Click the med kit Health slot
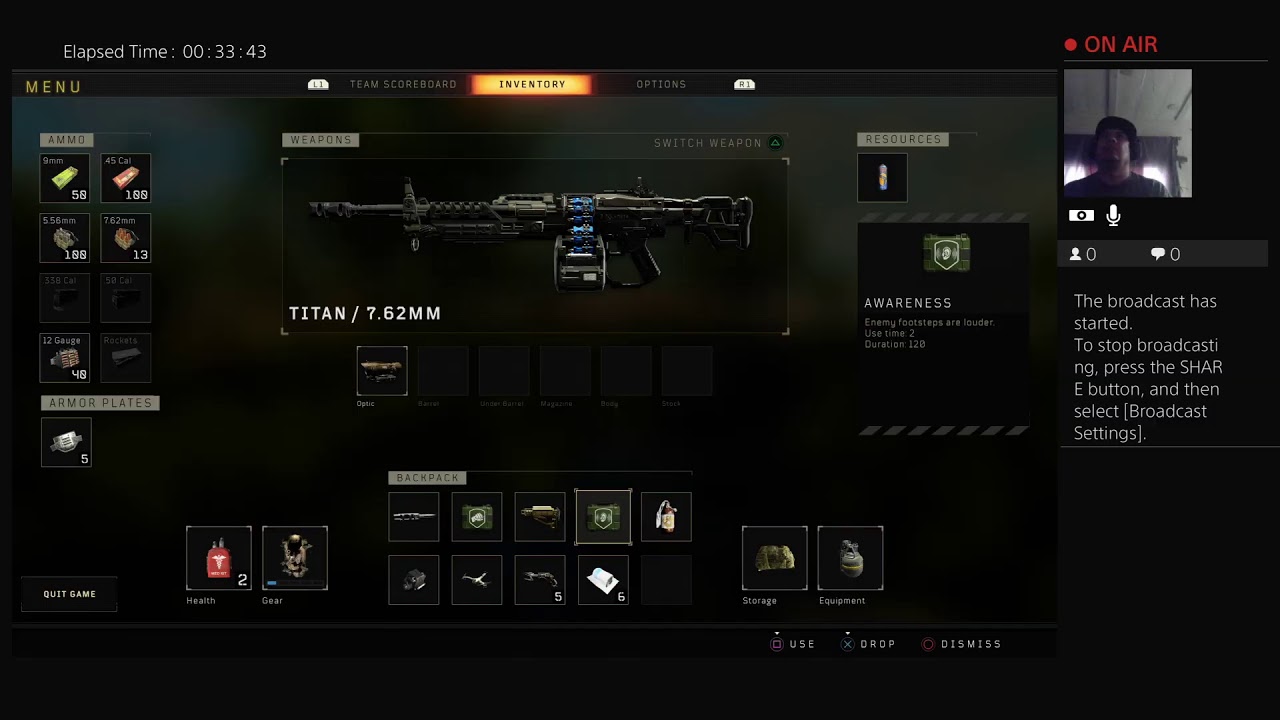This screenshot has height=720, width=1280. point(219,558)
